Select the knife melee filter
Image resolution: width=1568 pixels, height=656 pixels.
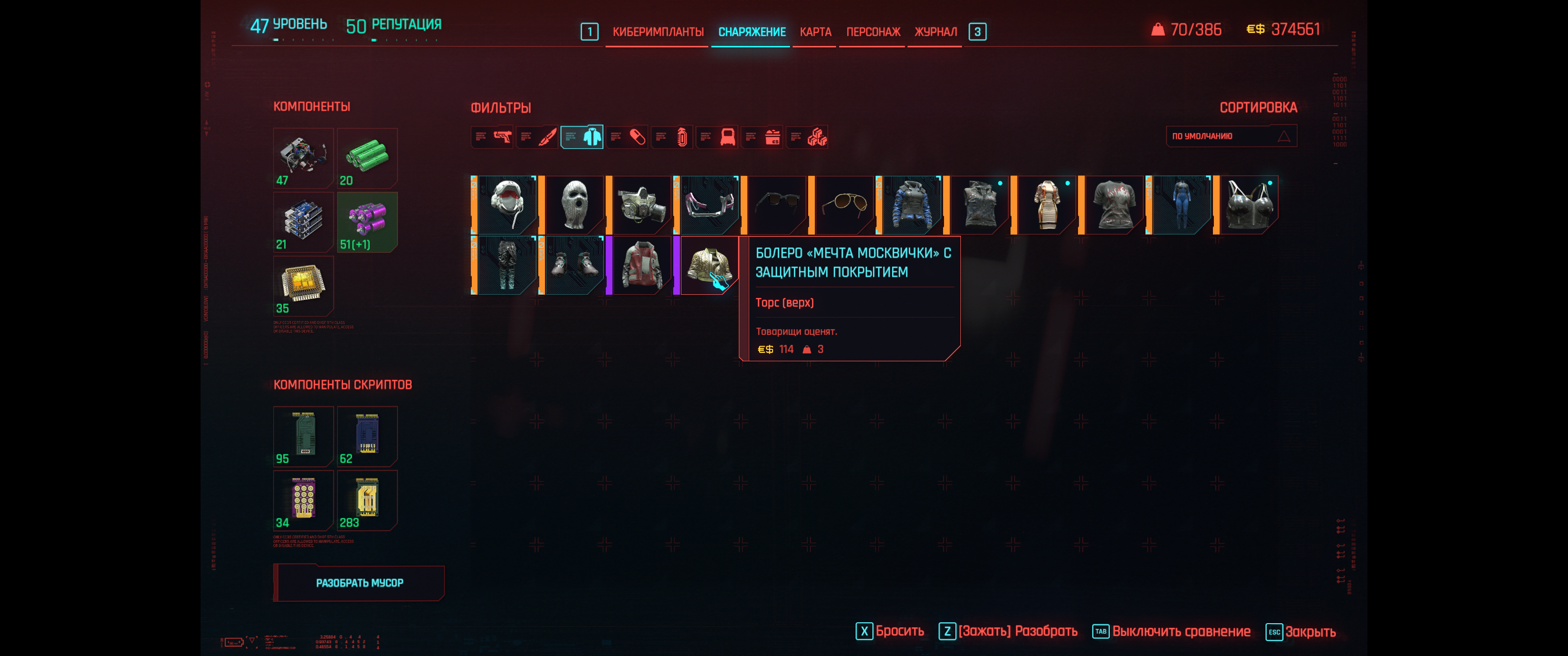tap(537, 137)
